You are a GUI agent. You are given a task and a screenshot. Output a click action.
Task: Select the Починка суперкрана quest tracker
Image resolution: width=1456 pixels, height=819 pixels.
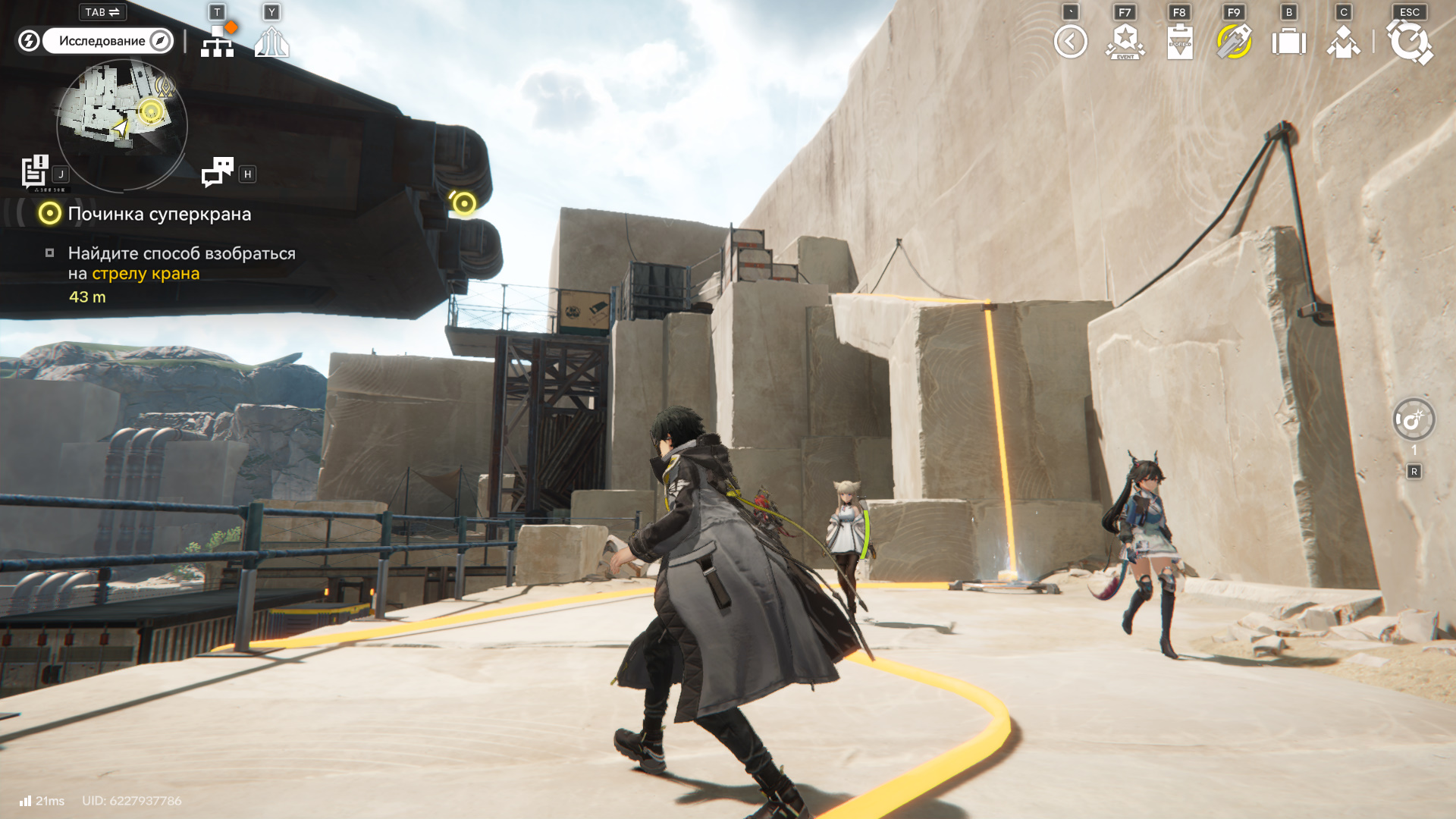point(159,214)
